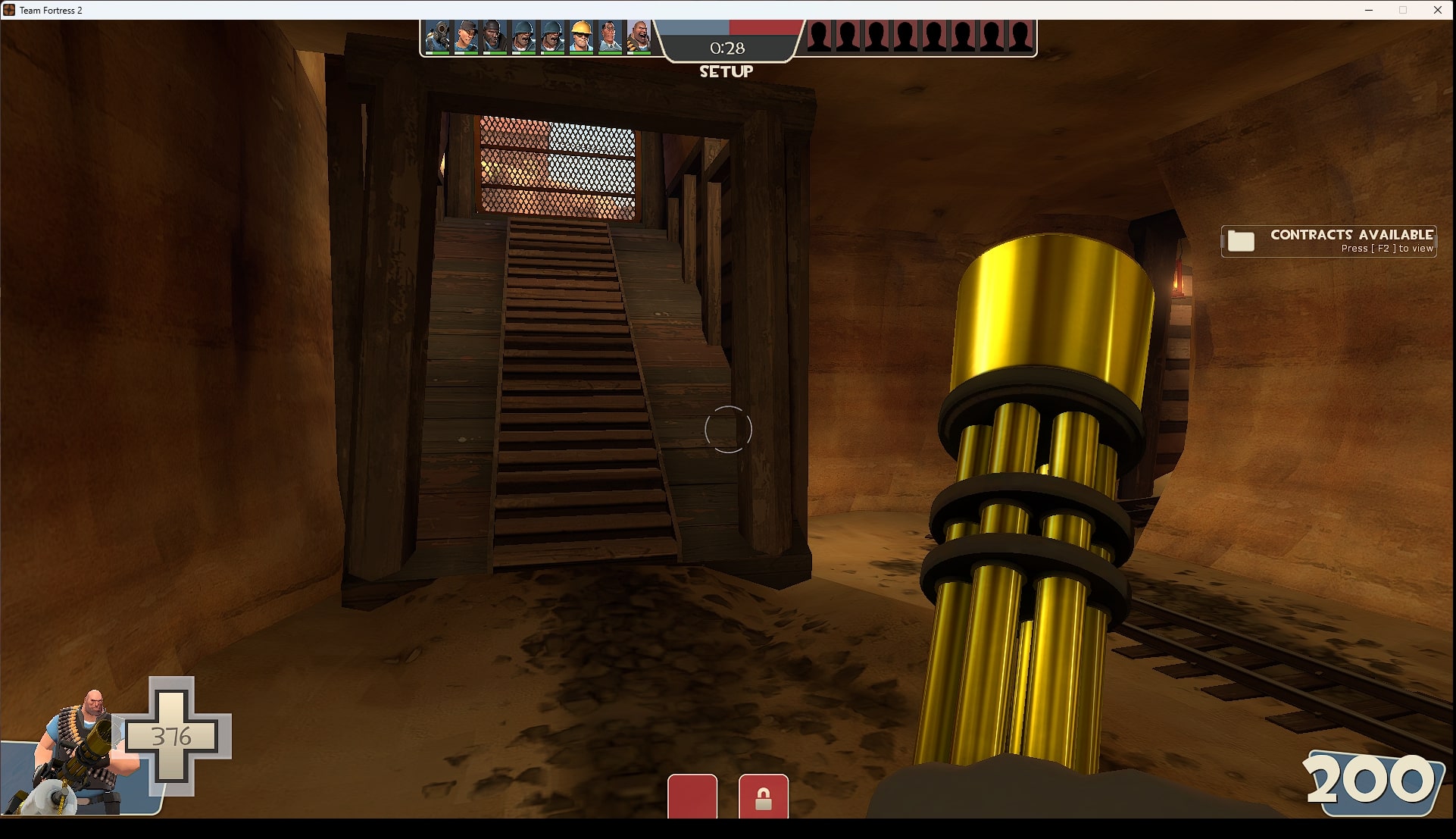Click the SETUP label below the timer
The width and height of the screenshot is (1456, 839).
tap(726, 72)
